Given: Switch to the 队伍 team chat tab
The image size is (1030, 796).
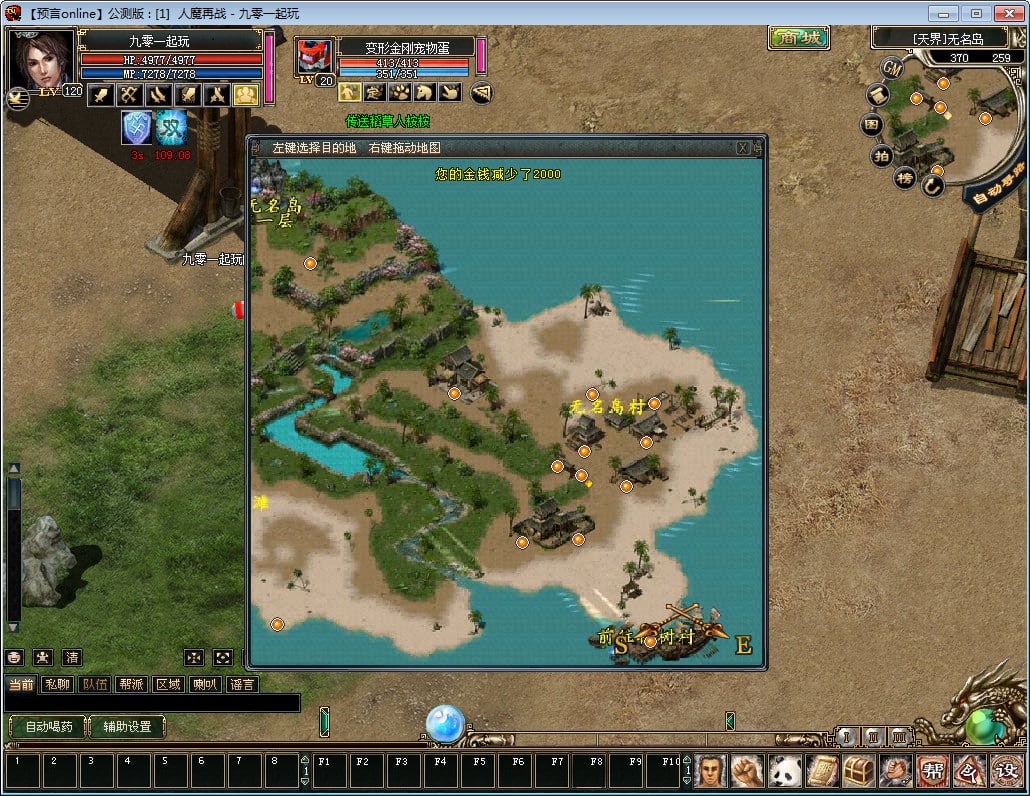Looking at the screenshot, I should [x=95, y=684].
